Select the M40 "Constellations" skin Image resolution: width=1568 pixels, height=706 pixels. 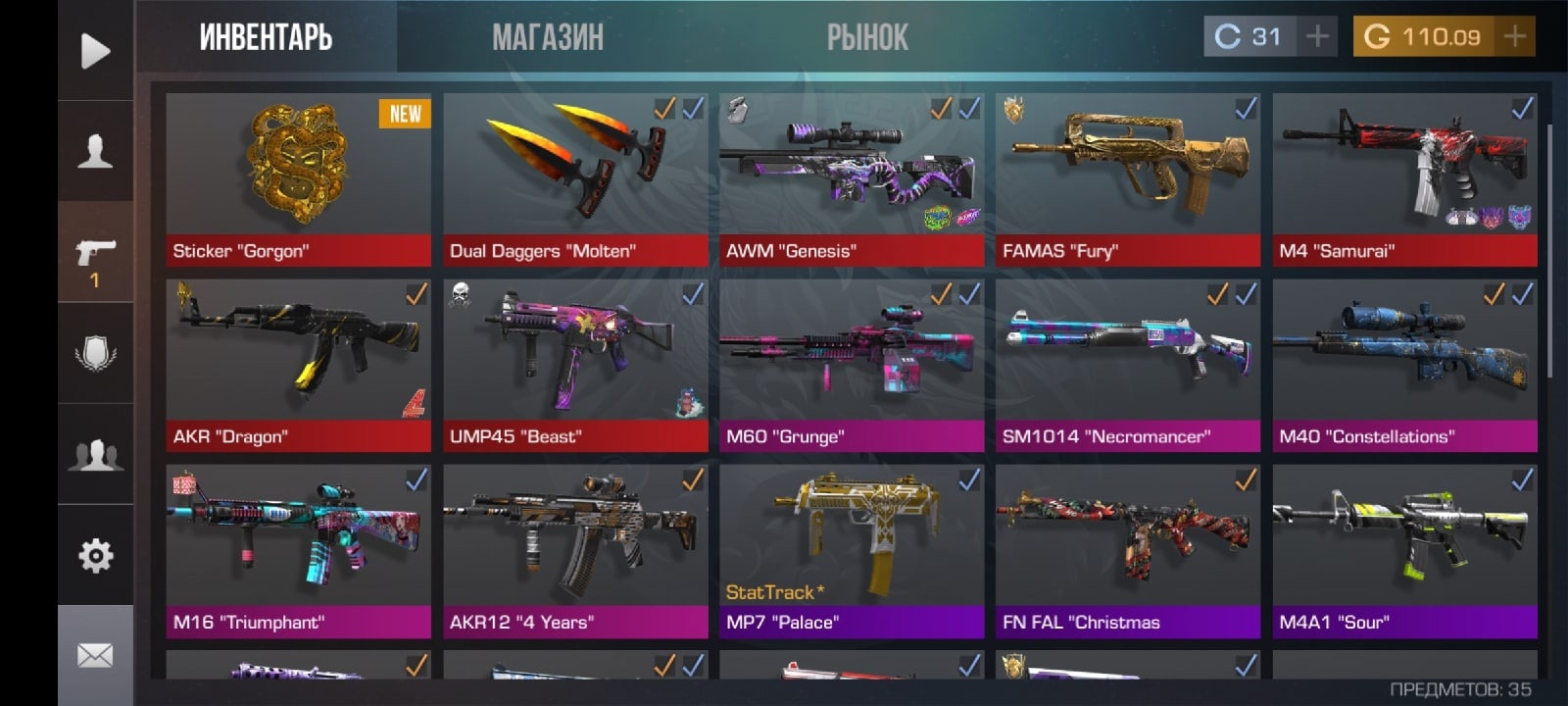pyautogui.click(x=1404, y=365)
